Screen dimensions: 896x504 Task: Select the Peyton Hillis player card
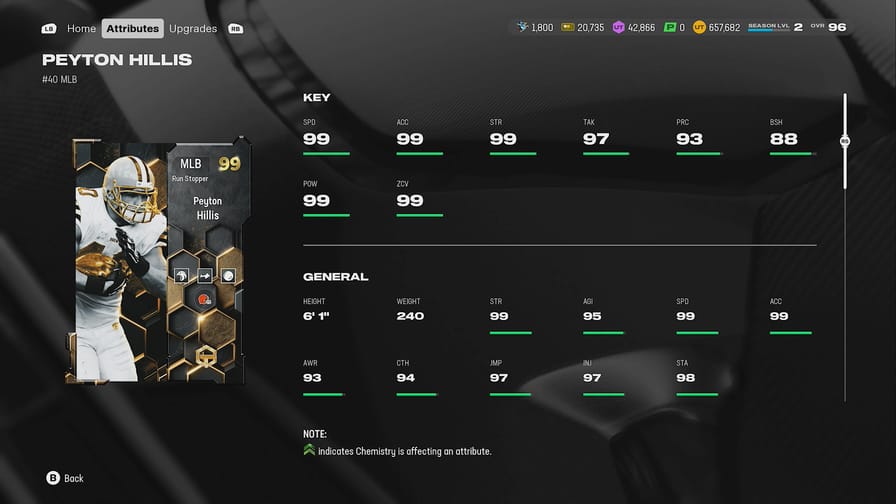point(158,260)
